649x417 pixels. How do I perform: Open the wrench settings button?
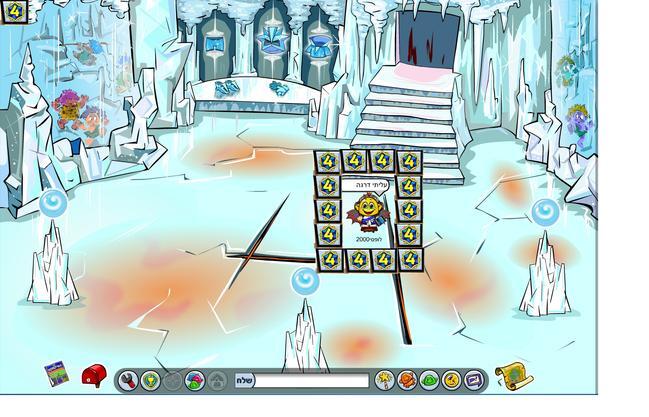click(128, 381)
